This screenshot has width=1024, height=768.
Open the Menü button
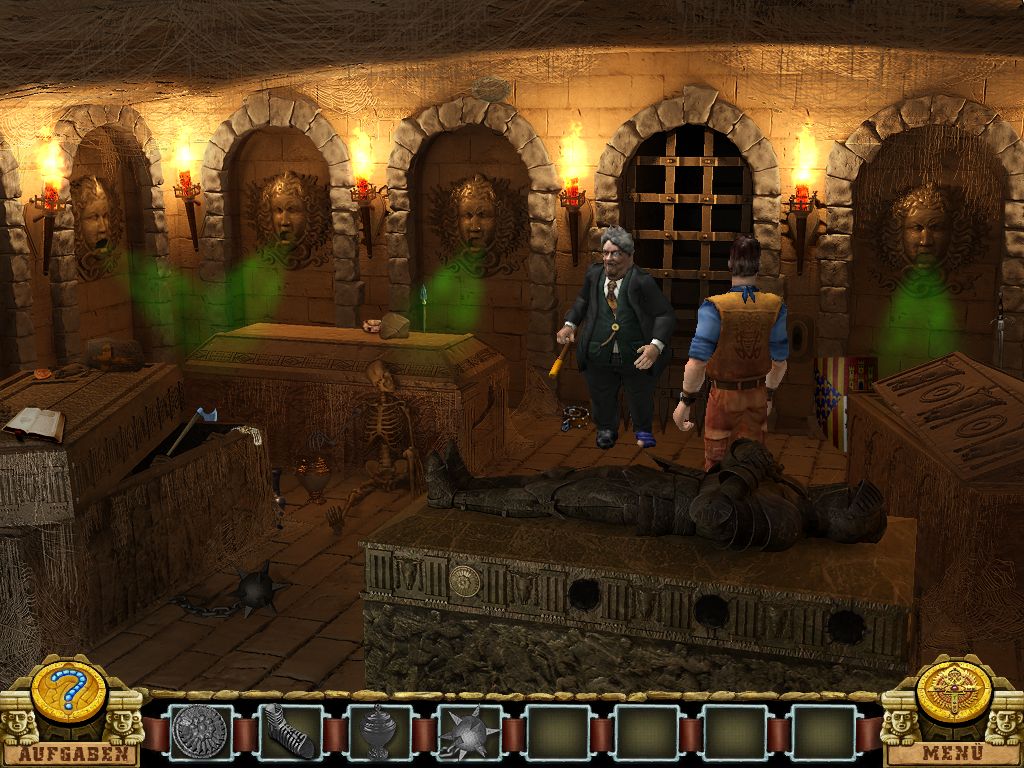[x=953, y=753]
